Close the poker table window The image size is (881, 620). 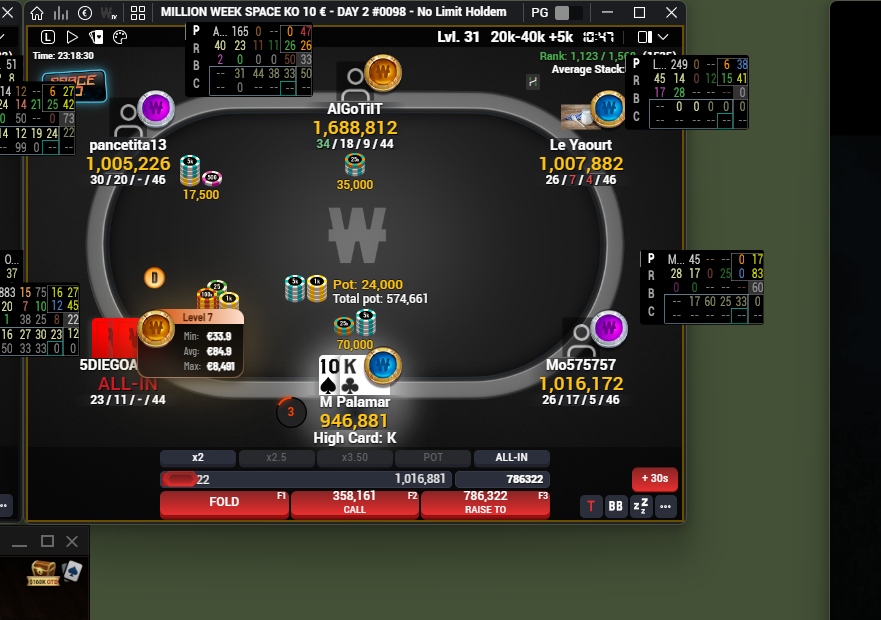click(670, 13)
